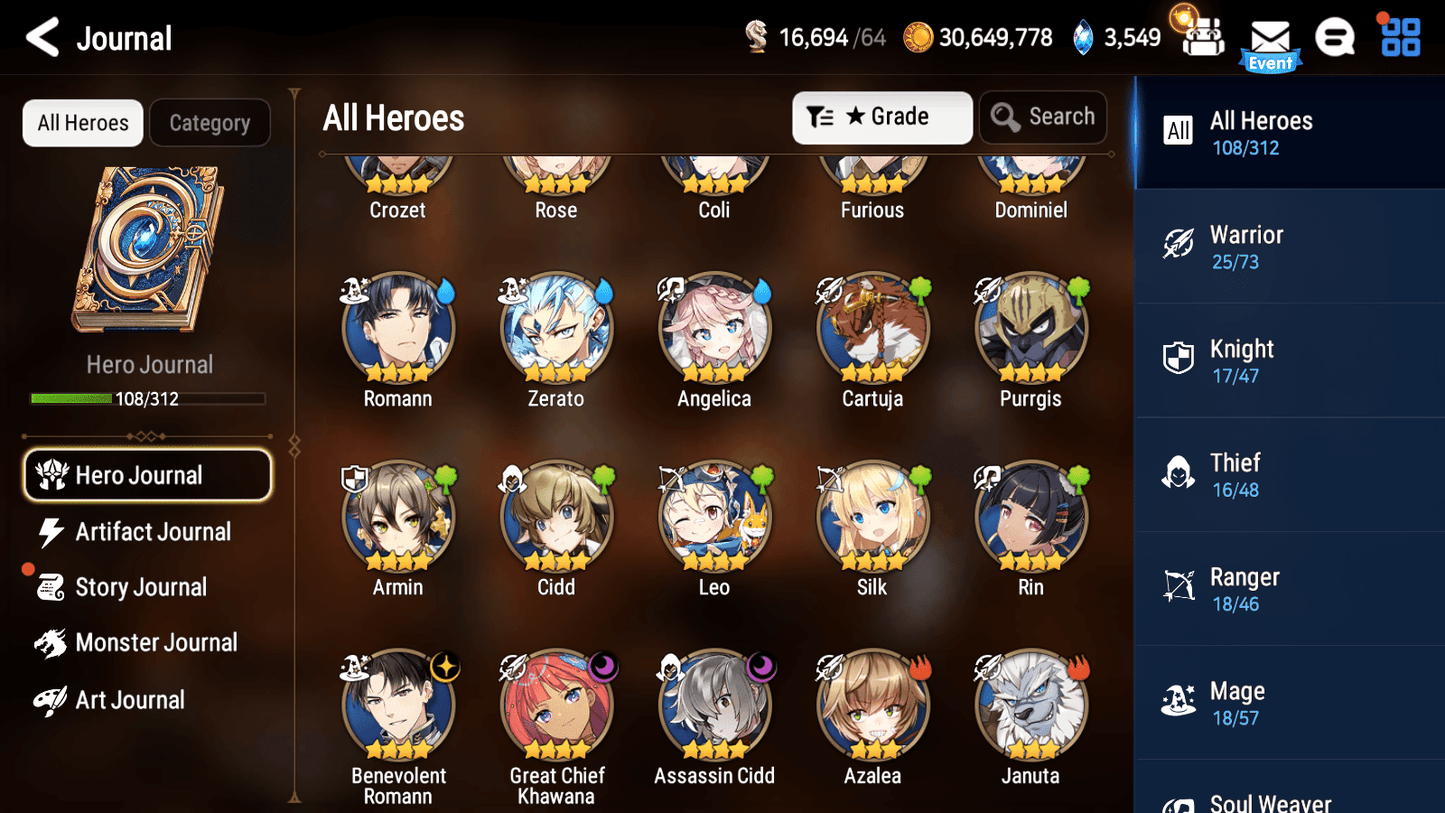1445x813 pixels.
Task: Tap the Search button
Action: point(1043,117)
